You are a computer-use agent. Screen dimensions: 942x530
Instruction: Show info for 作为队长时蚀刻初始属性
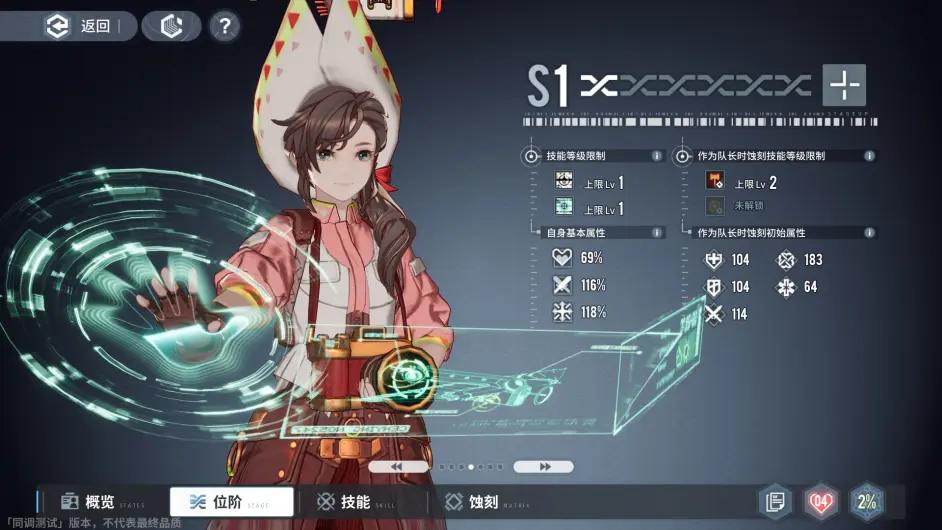pyautogui.click(x=869, y=233)
